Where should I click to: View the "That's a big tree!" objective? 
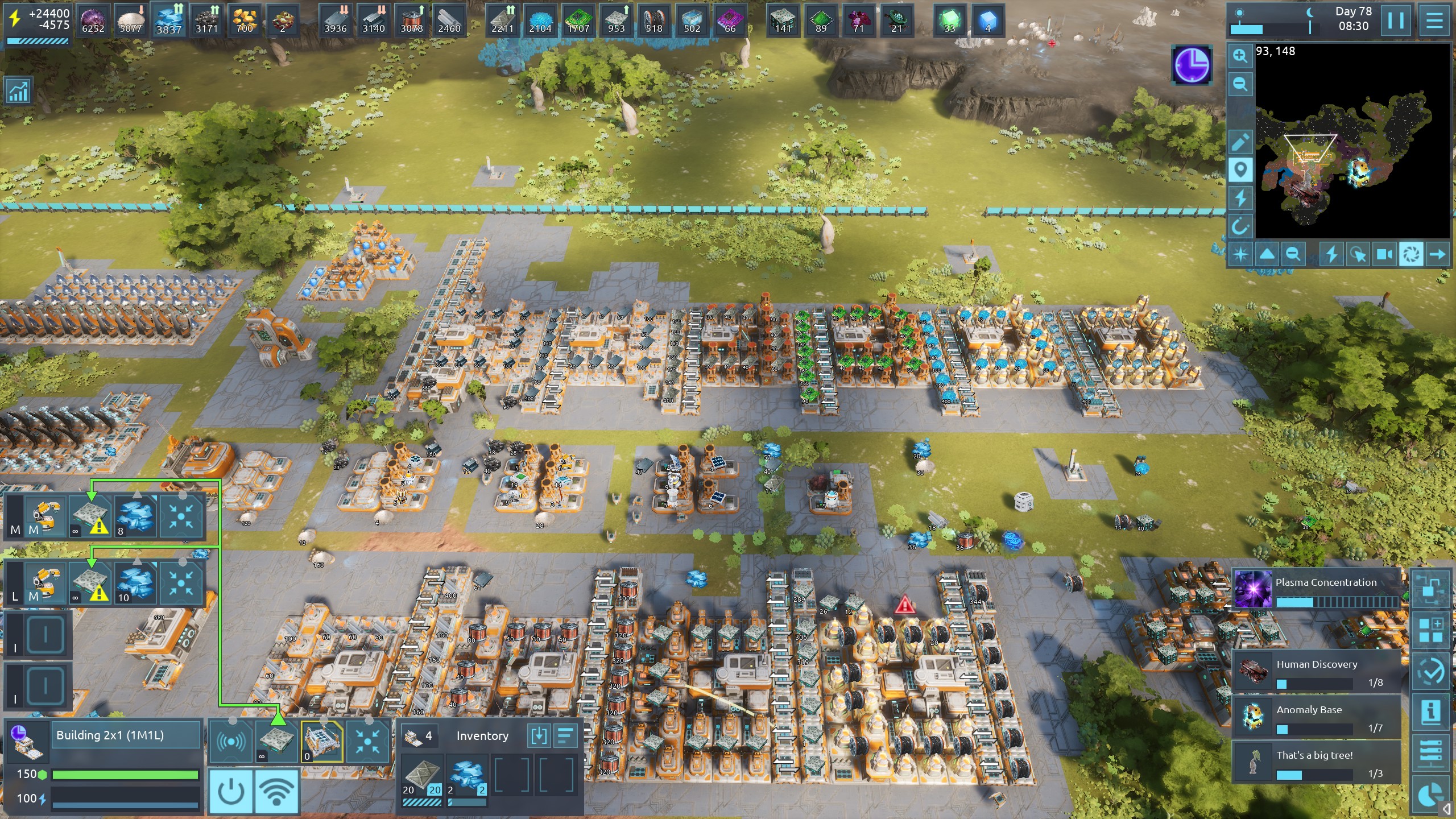[1317, 762]
